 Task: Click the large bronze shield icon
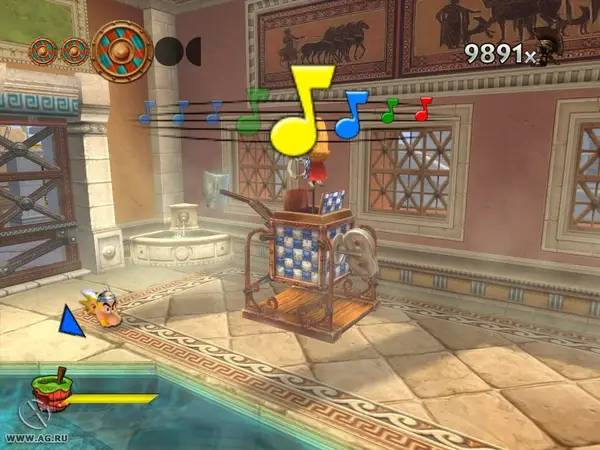click(x=122, y=51)
